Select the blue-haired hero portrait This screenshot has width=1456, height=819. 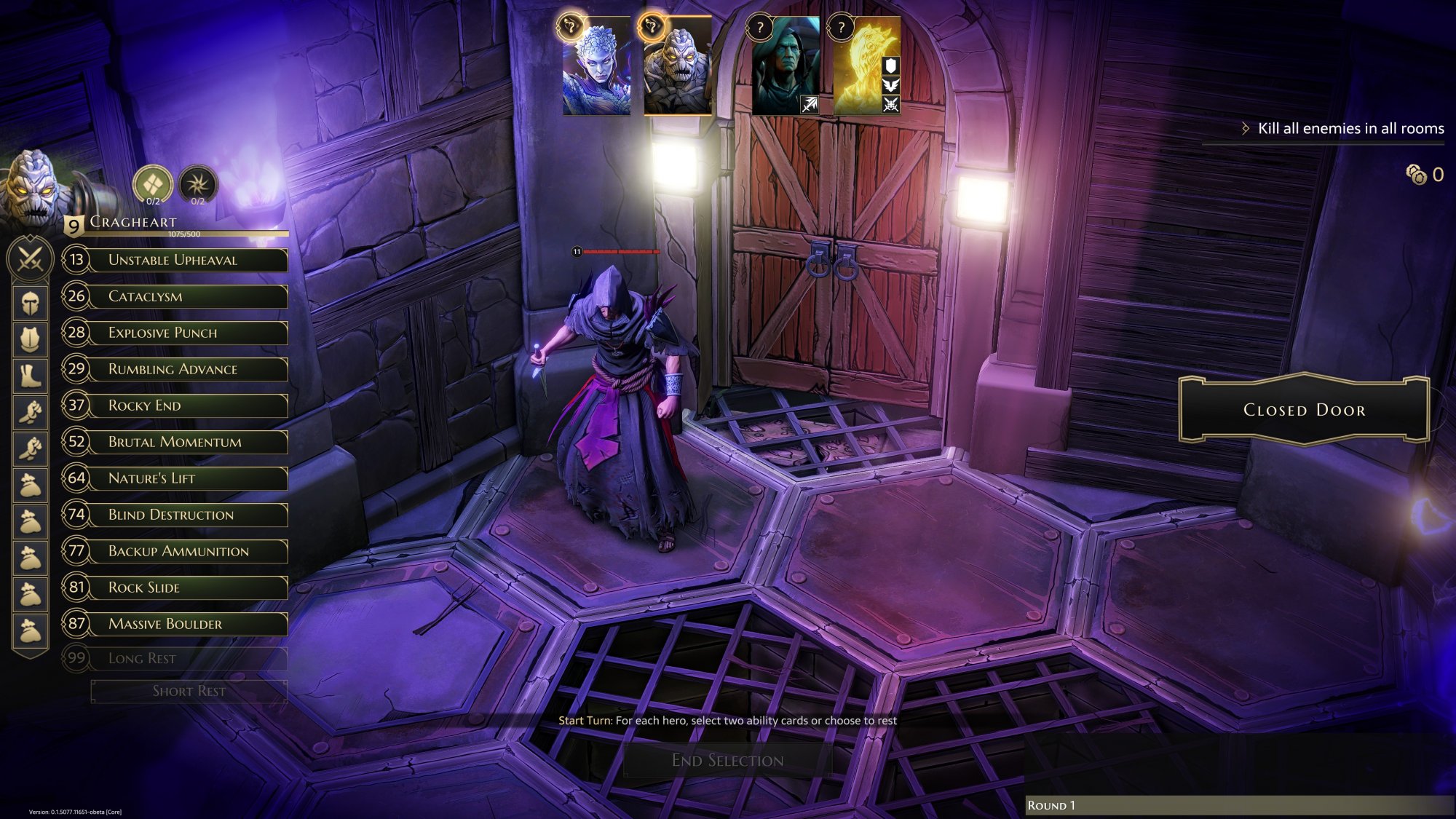click(x=597, y=67)
